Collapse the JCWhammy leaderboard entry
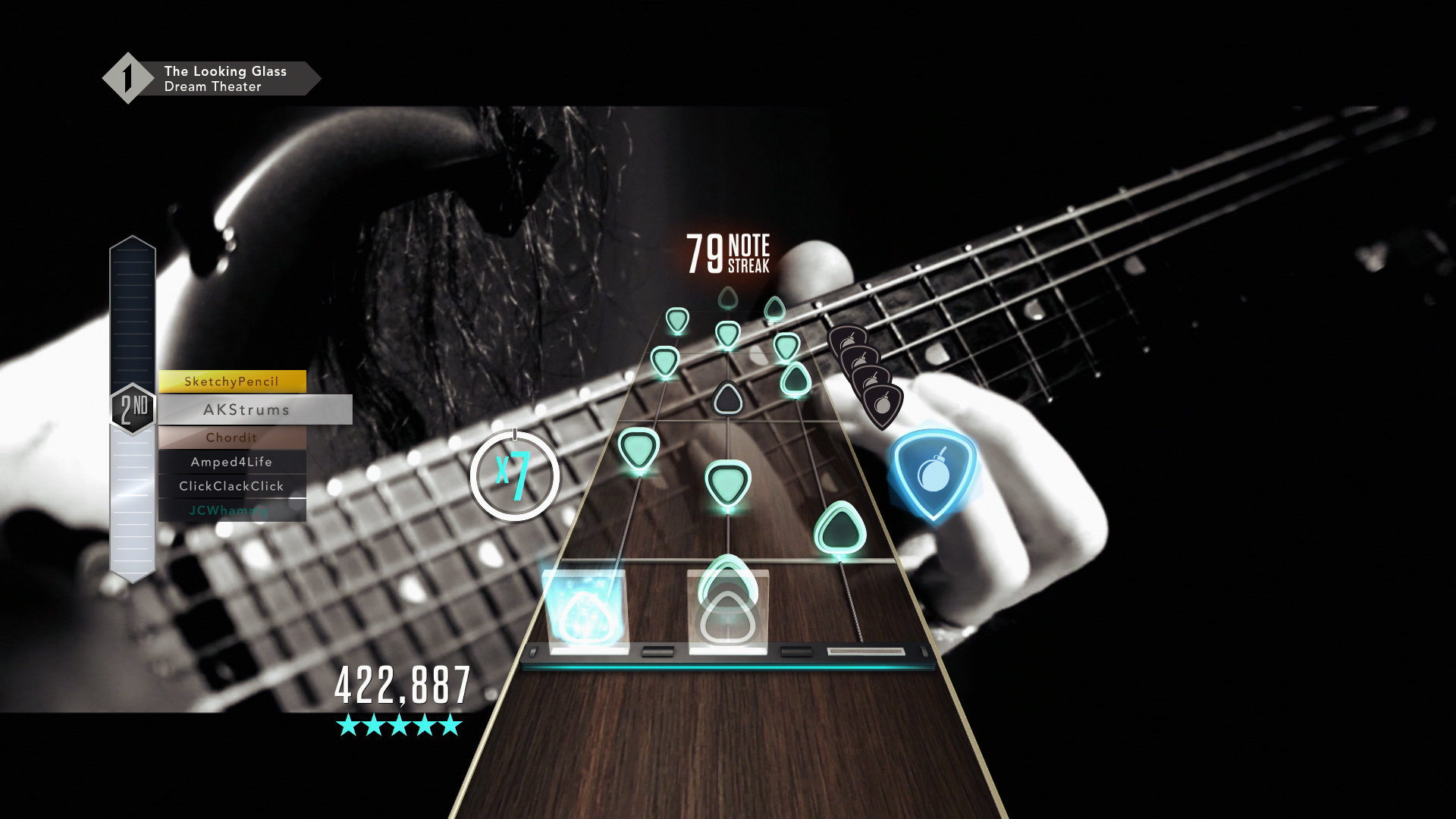 [x=230, y=510]
